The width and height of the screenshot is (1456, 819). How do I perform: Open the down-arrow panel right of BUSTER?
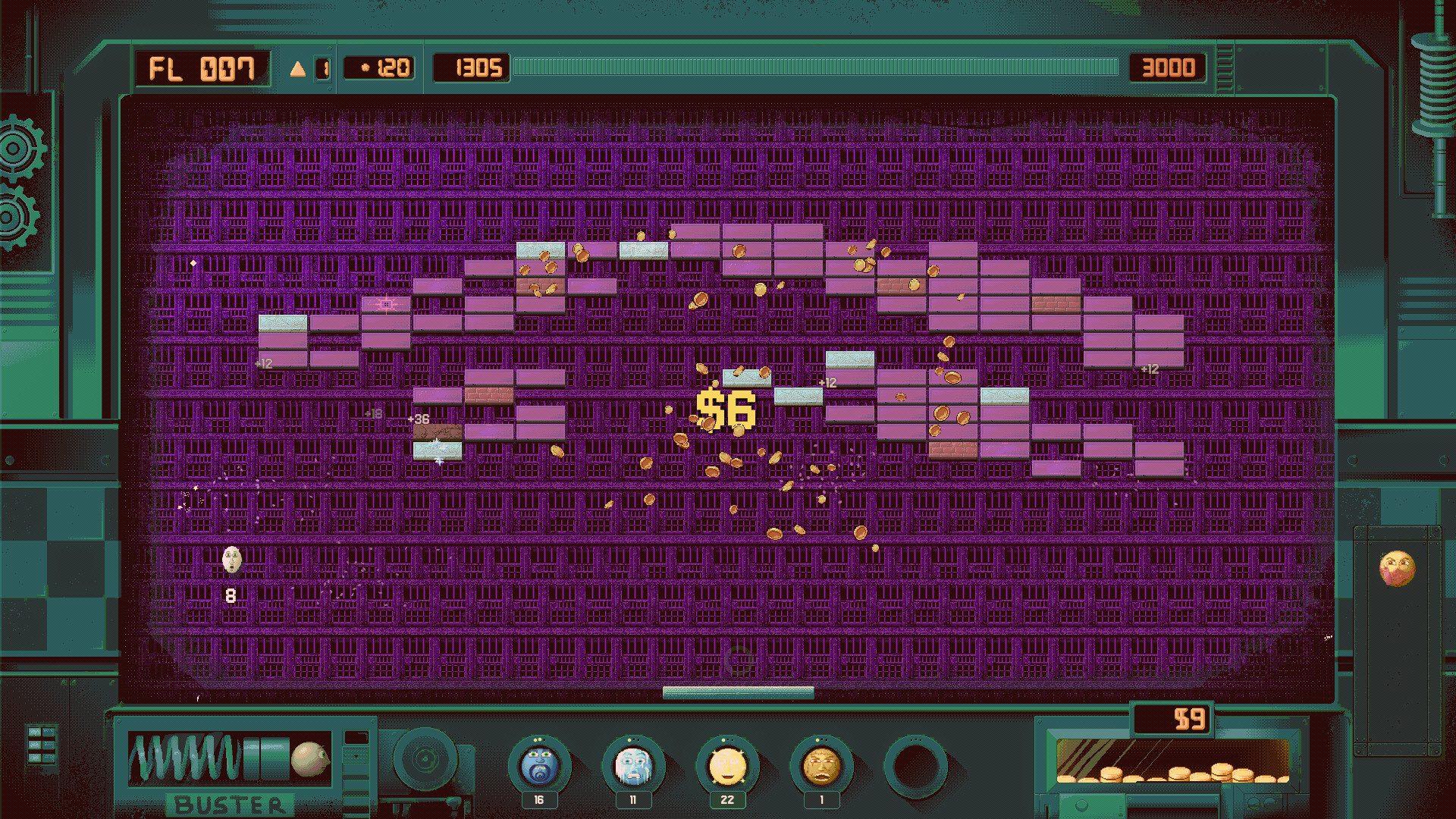[355, 755]
